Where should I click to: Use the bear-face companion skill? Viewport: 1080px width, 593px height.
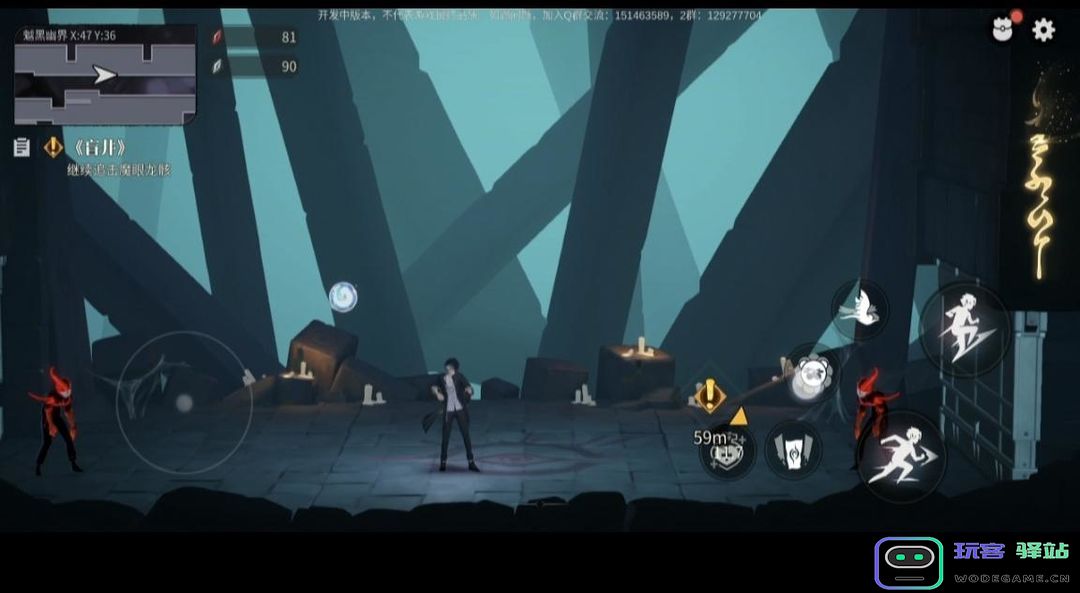tap(813, 375)
